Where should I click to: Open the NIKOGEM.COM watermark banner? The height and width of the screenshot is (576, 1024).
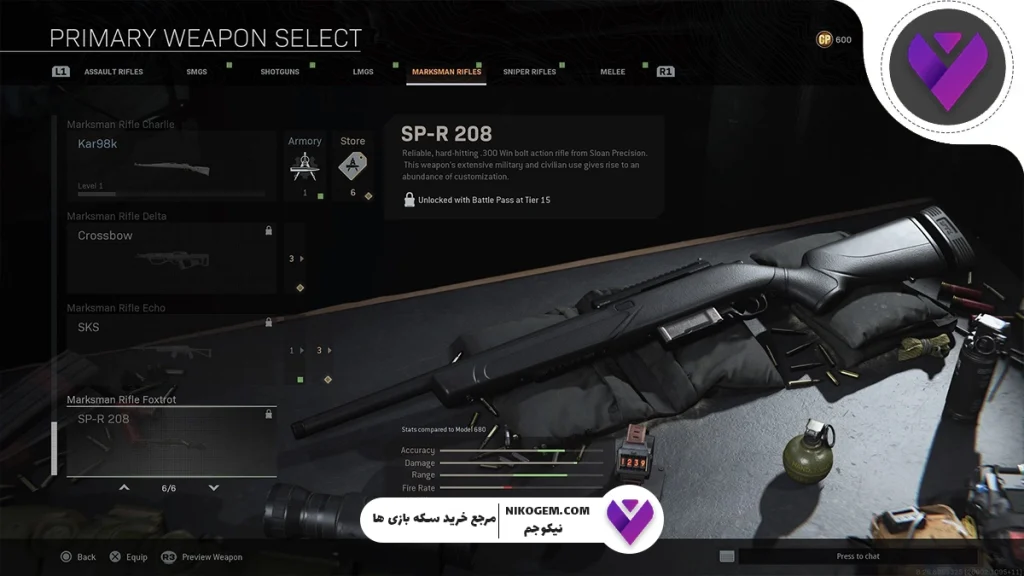[511, 518]
